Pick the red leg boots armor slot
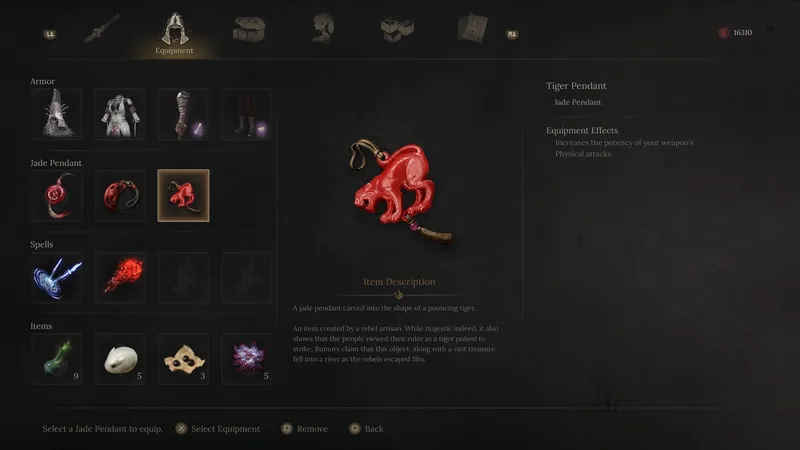Image resolution: width=800 pixels, height=450 pixels. click(x=246, y=115)
